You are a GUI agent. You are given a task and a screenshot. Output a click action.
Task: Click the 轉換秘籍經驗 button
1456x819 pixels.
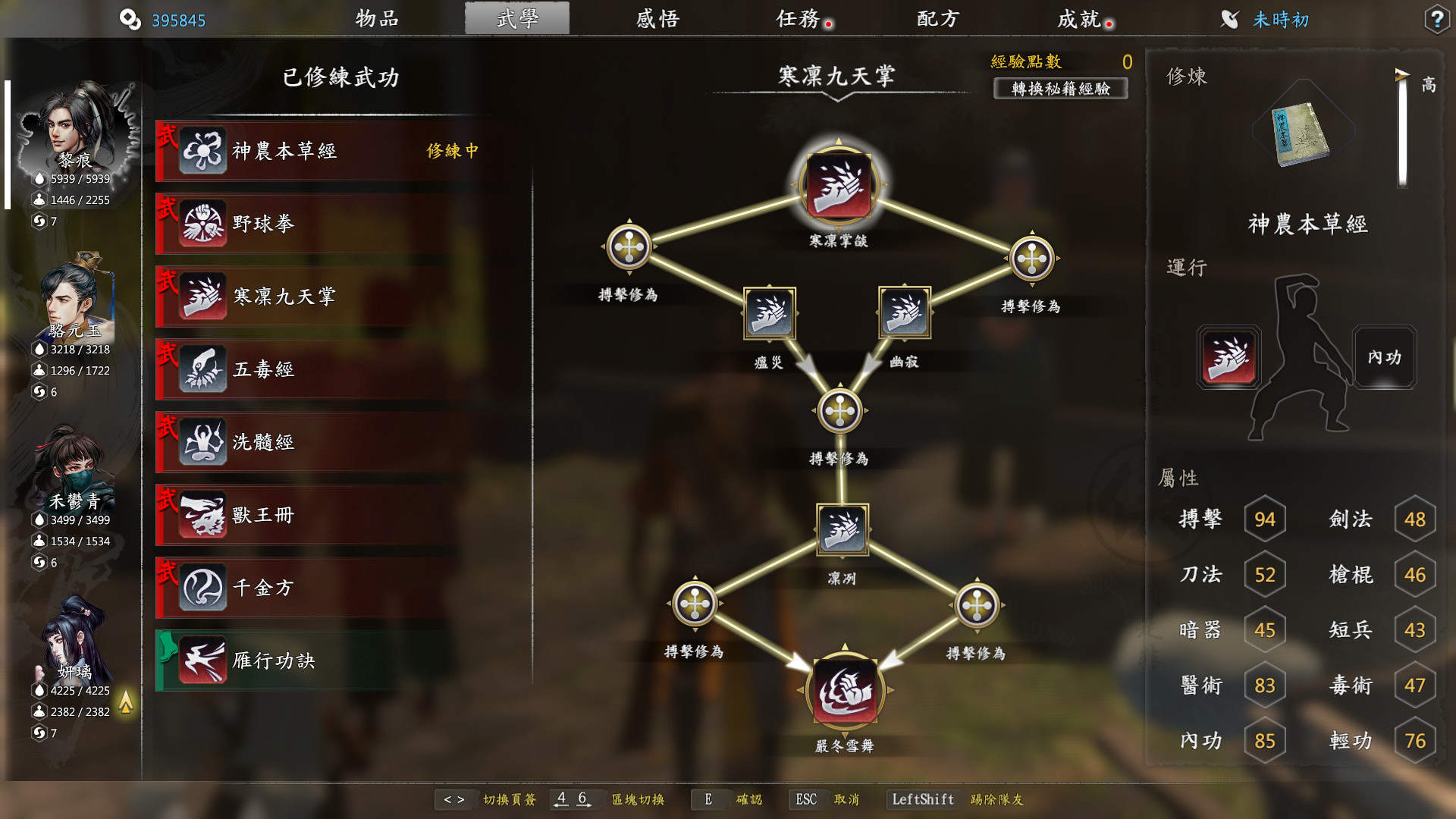tap(1061, 89)
